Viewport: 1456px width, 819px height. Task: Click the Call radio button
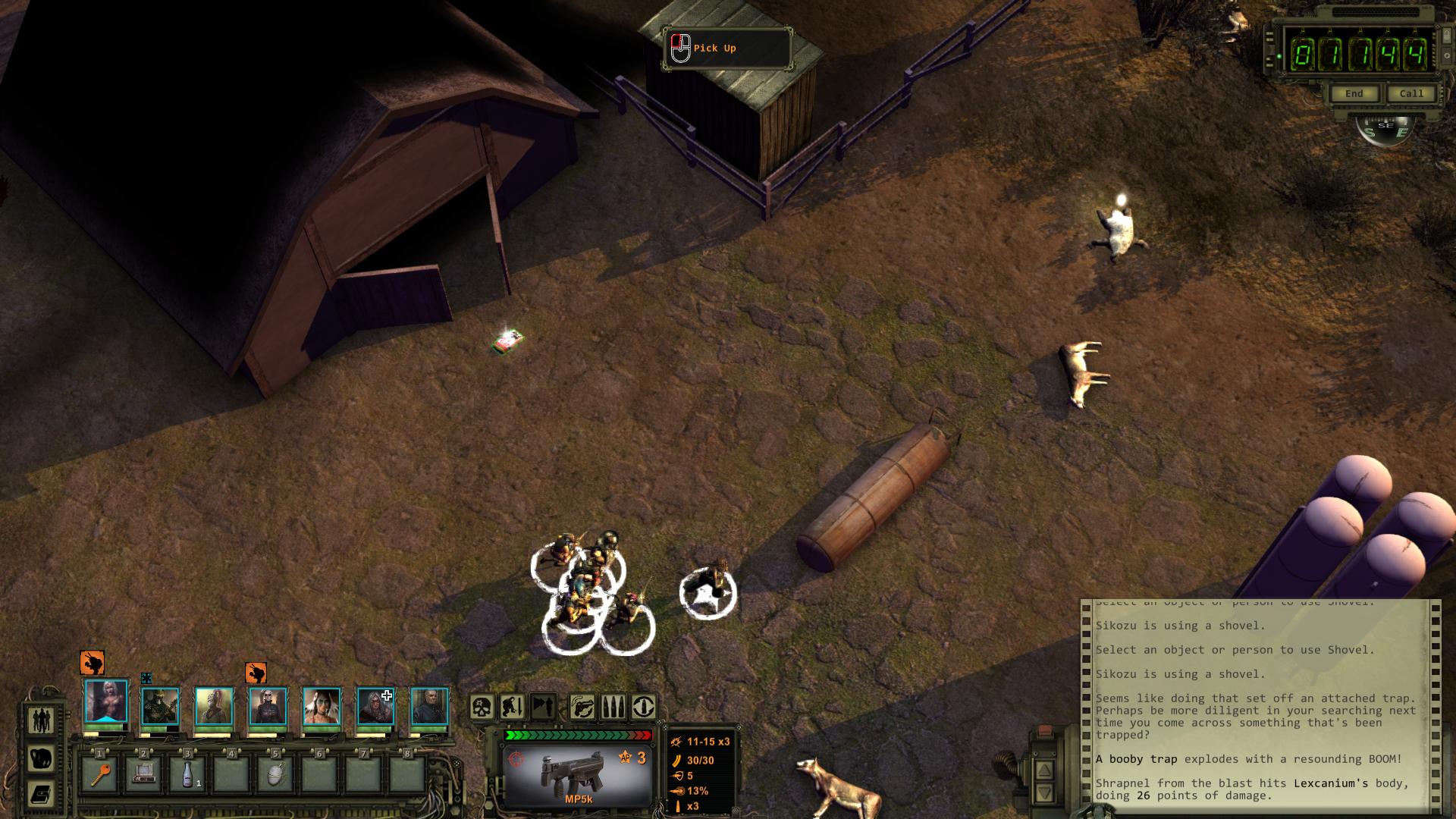tap(1411, 93)
